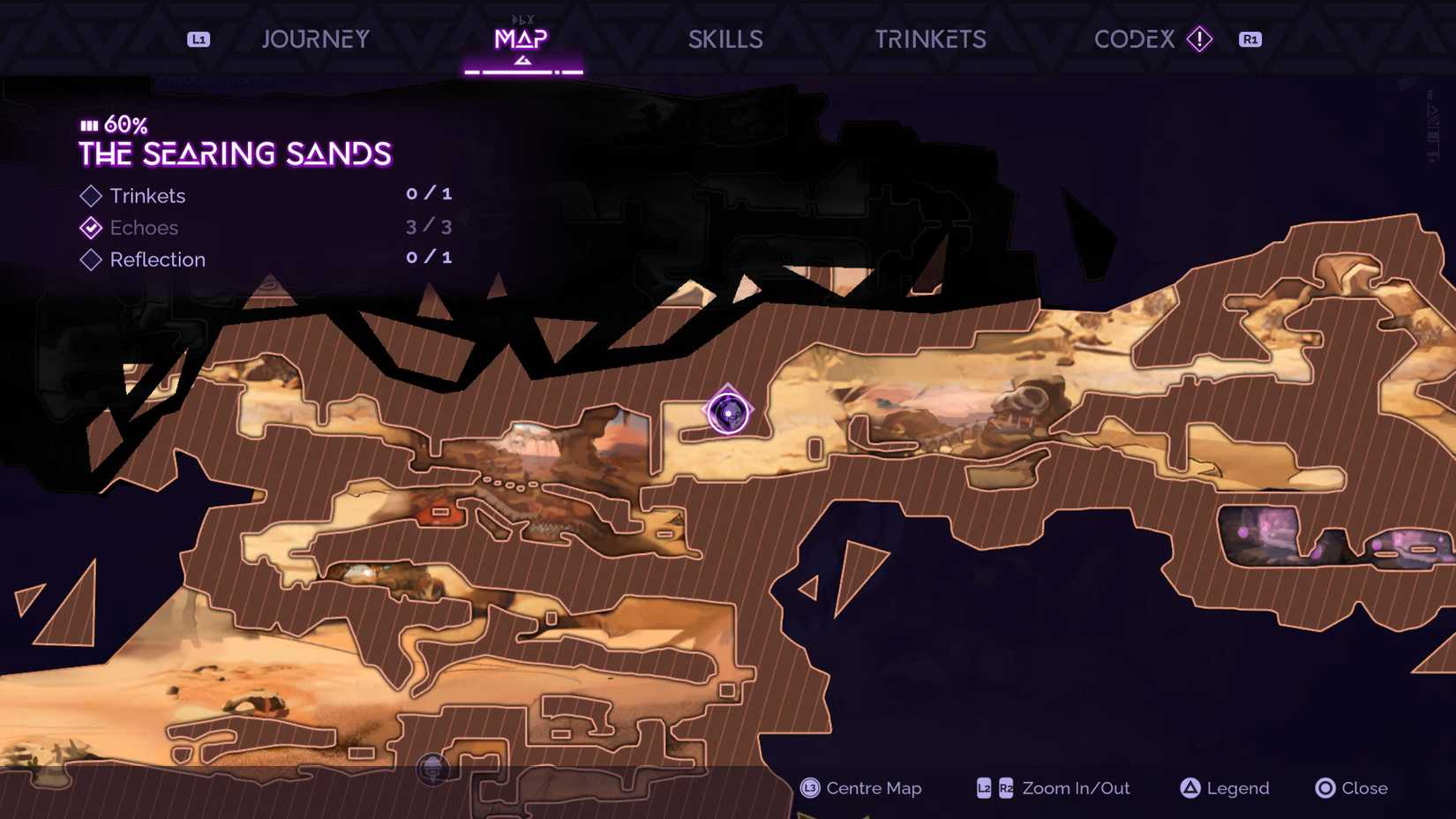Viewport: 1456px width, 819px height.
Task: Click the Wak-Wak tree save point icon
Action: pos(432,770)
